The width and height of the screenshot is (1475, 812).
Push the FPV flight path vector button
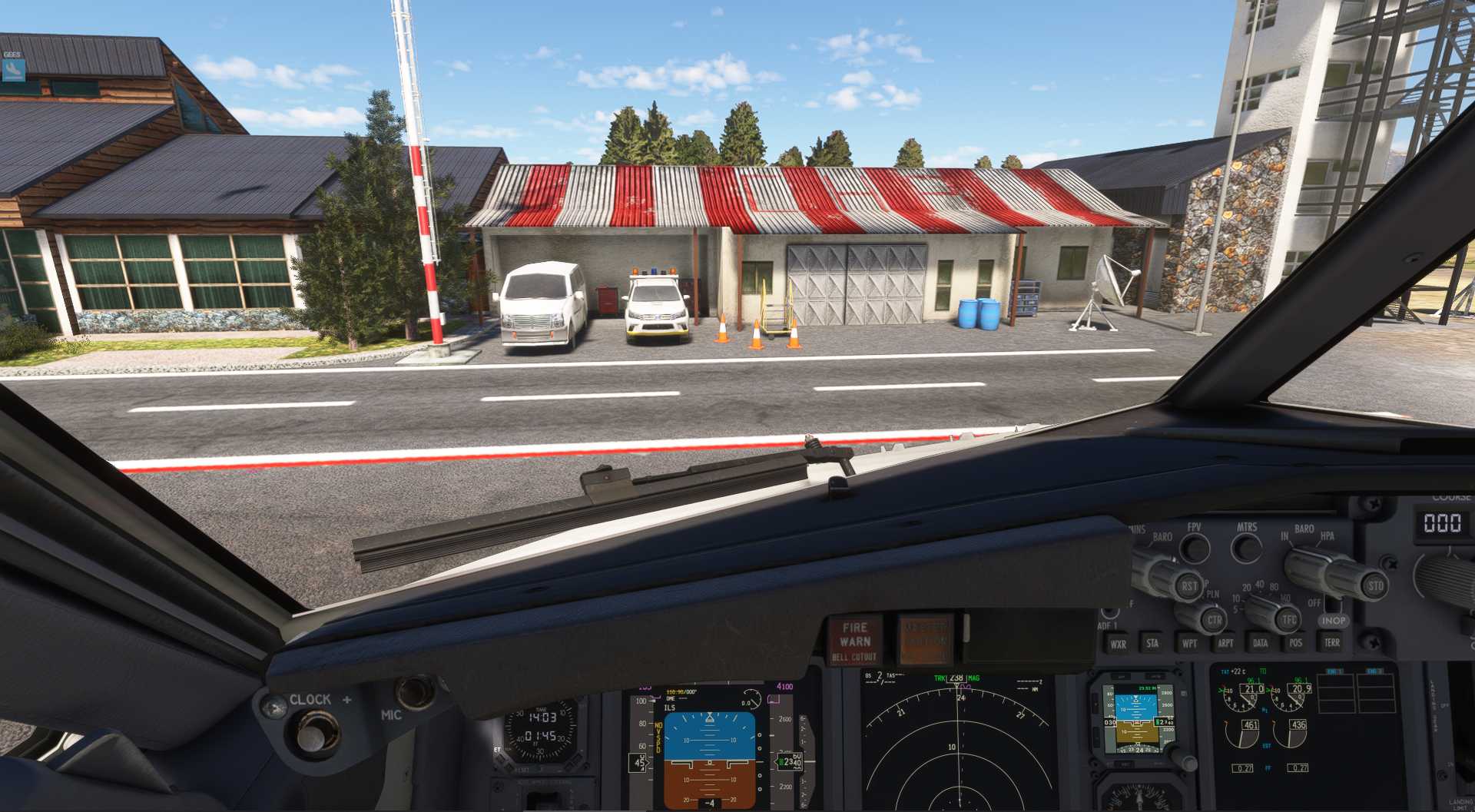click(1194, 549)
